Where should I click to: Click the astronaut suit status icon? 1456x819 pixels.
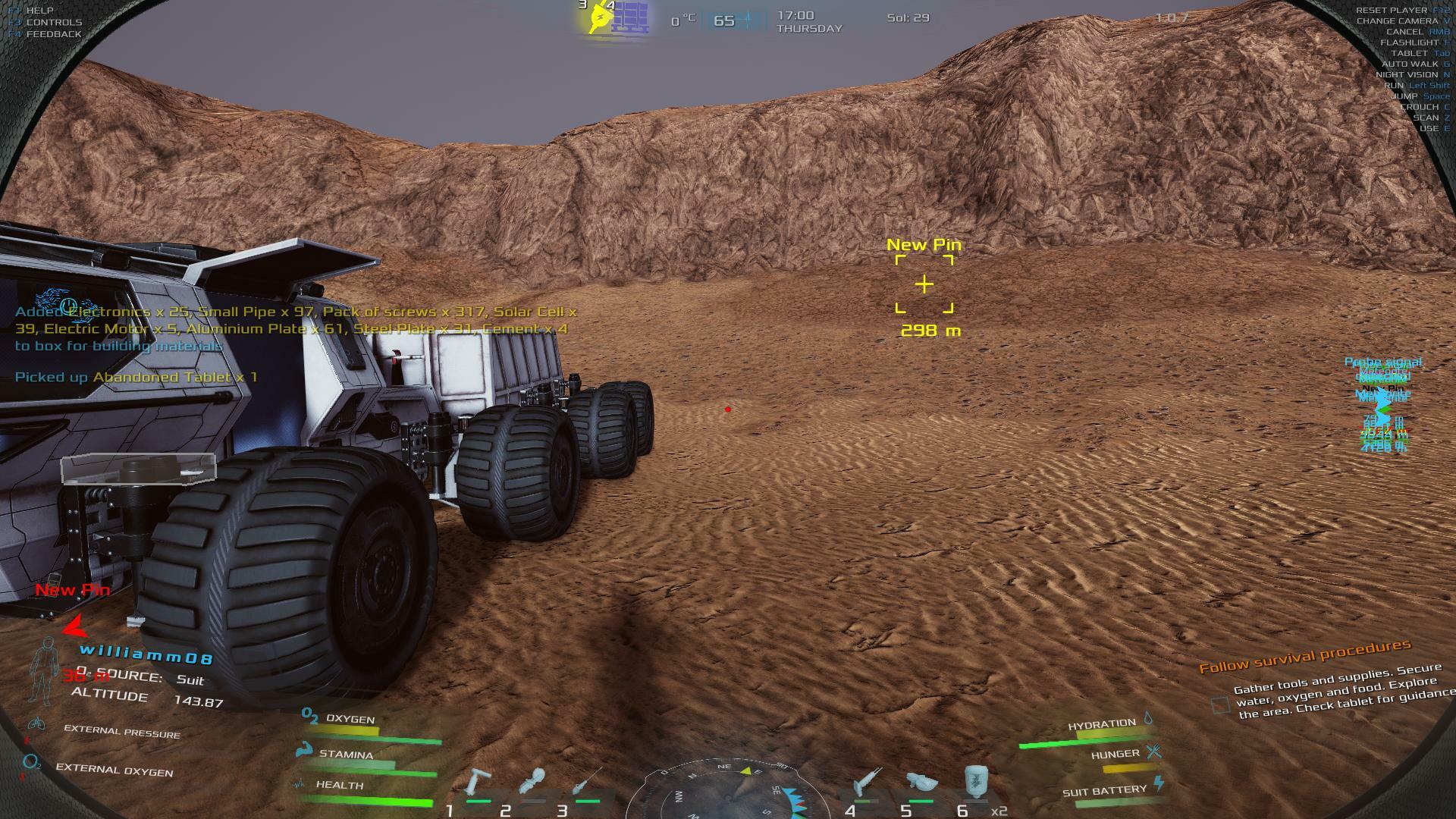[x=44, y=670]
